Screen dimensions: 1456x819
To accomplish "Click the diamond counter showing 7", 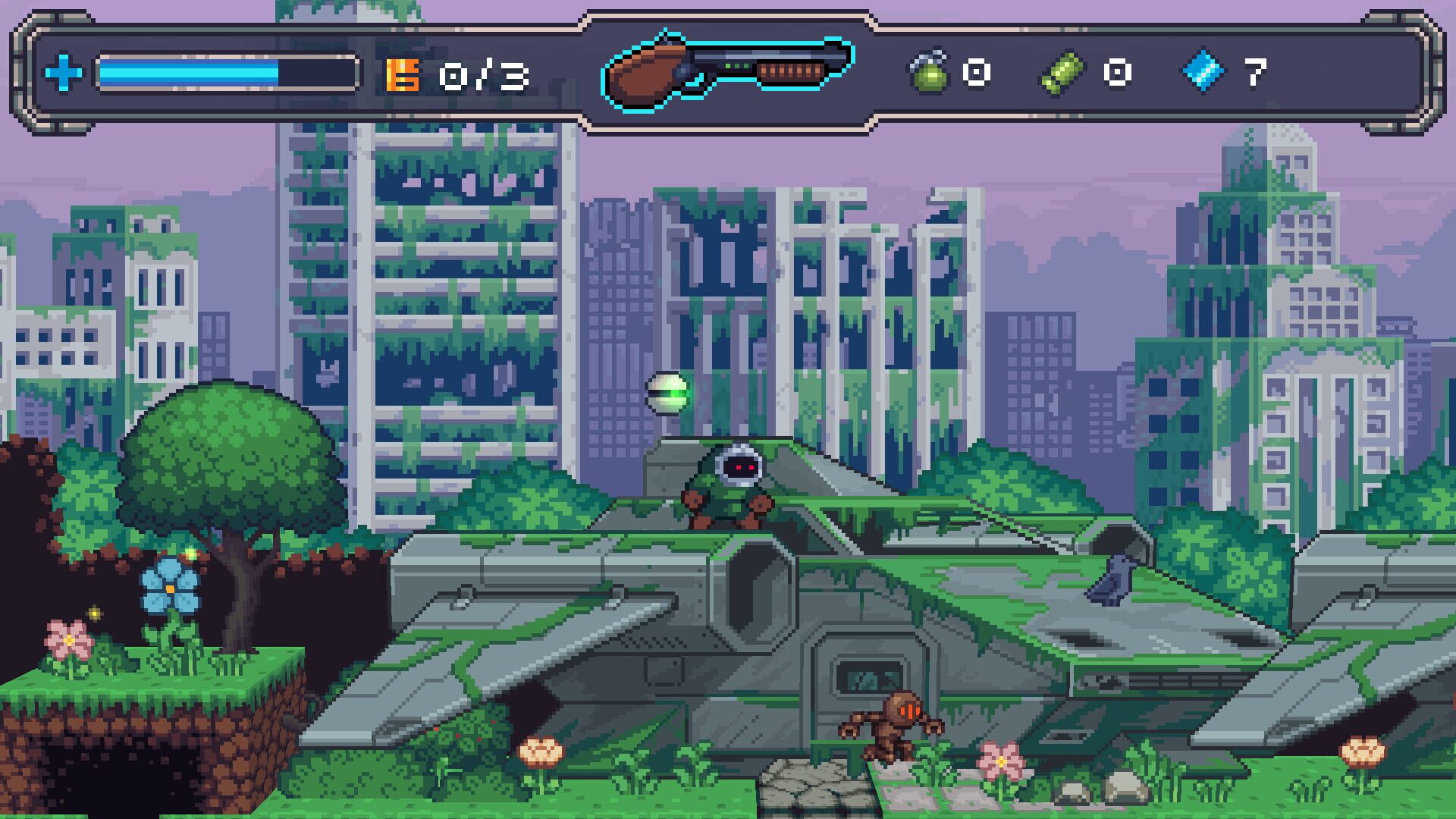I will tap(1255, 71).
